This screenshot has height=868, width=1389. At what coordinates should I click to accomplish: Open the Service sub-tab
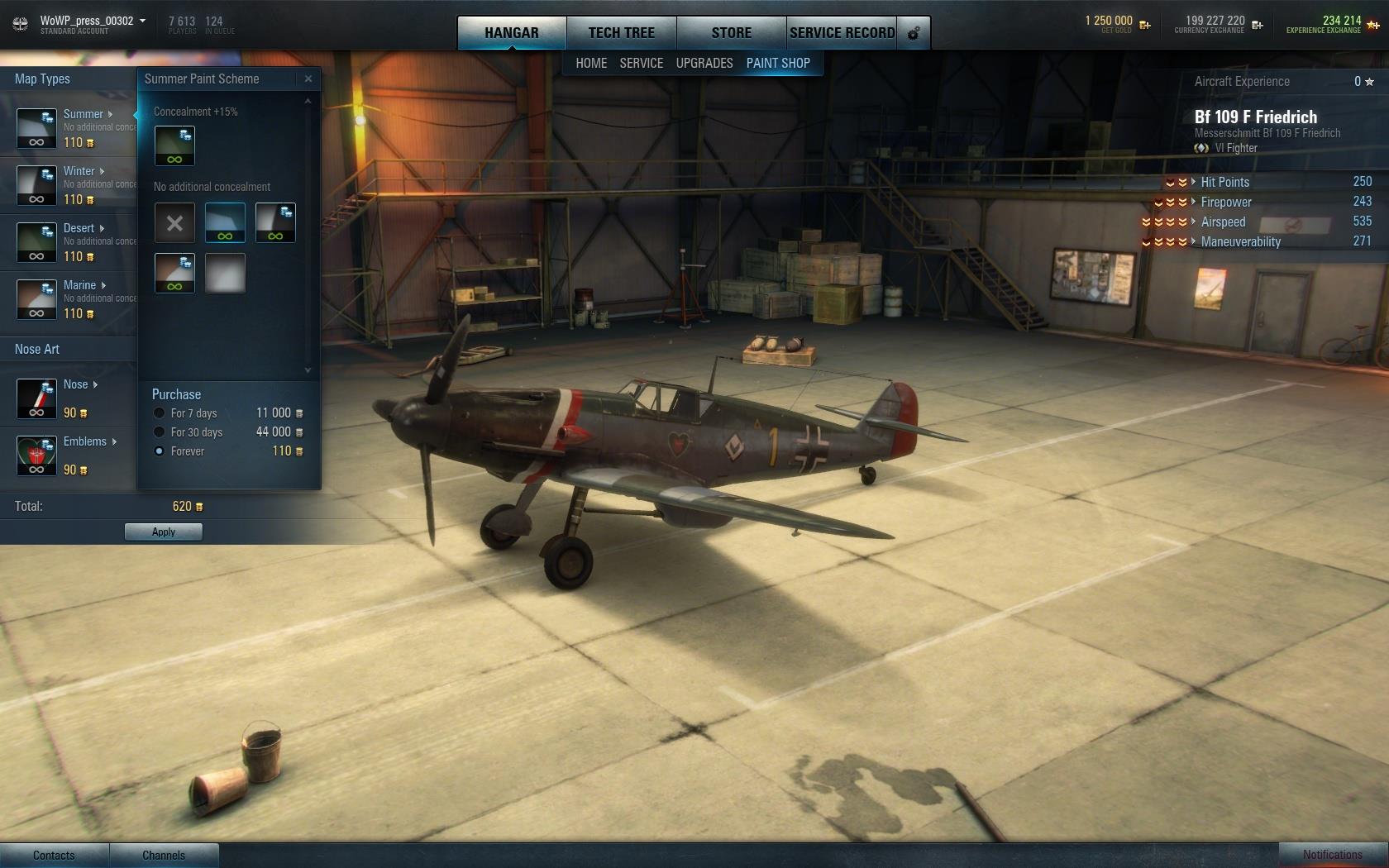point(641,63)
